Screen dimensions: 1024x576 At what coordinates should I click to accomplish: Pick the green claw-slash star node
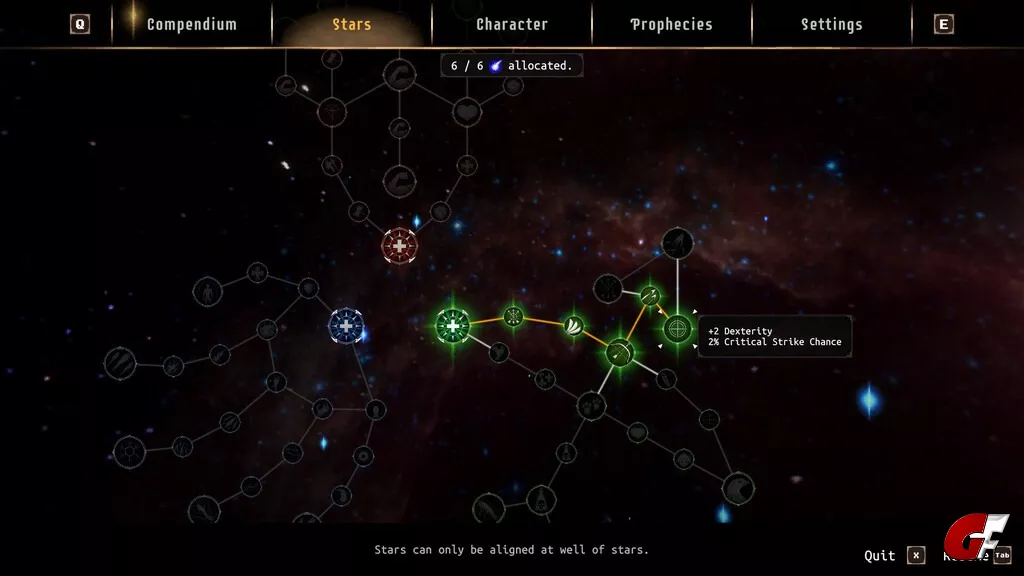(x=573, y=326)
